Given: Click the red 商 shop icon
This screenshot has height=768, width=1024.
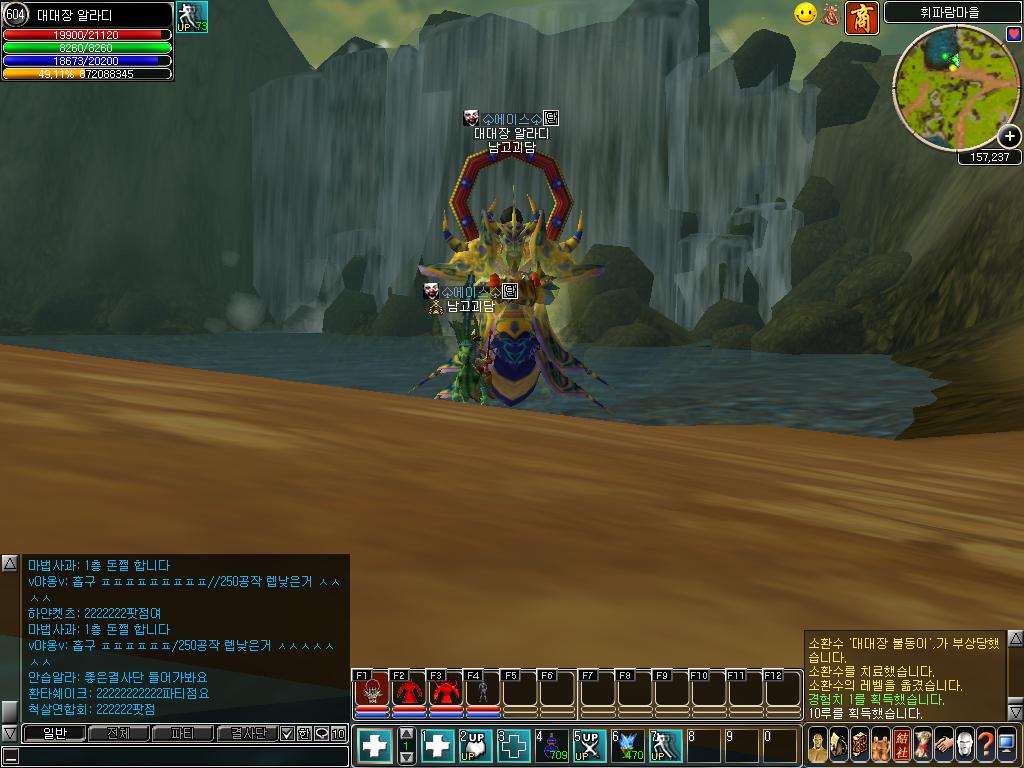Looking at the screenshot, I should point(862,18).
